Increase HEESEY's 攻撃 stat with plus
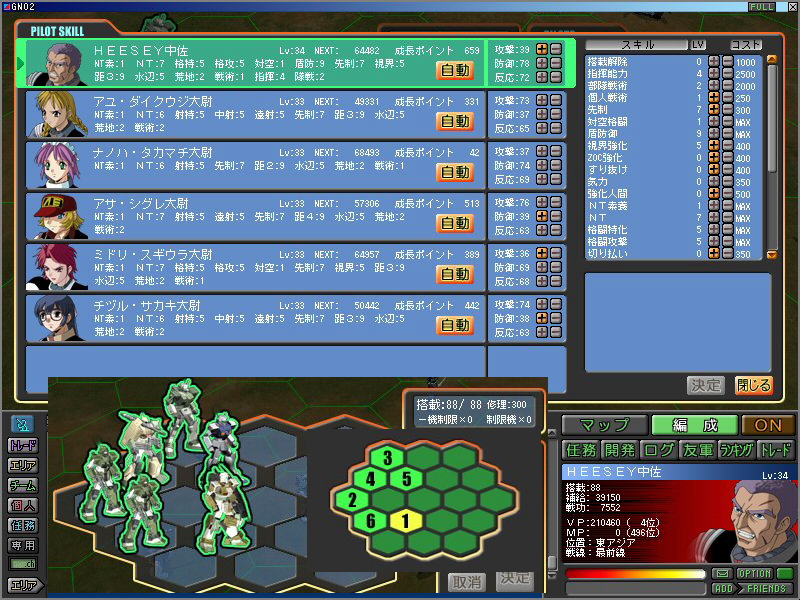 coord(542,49)
